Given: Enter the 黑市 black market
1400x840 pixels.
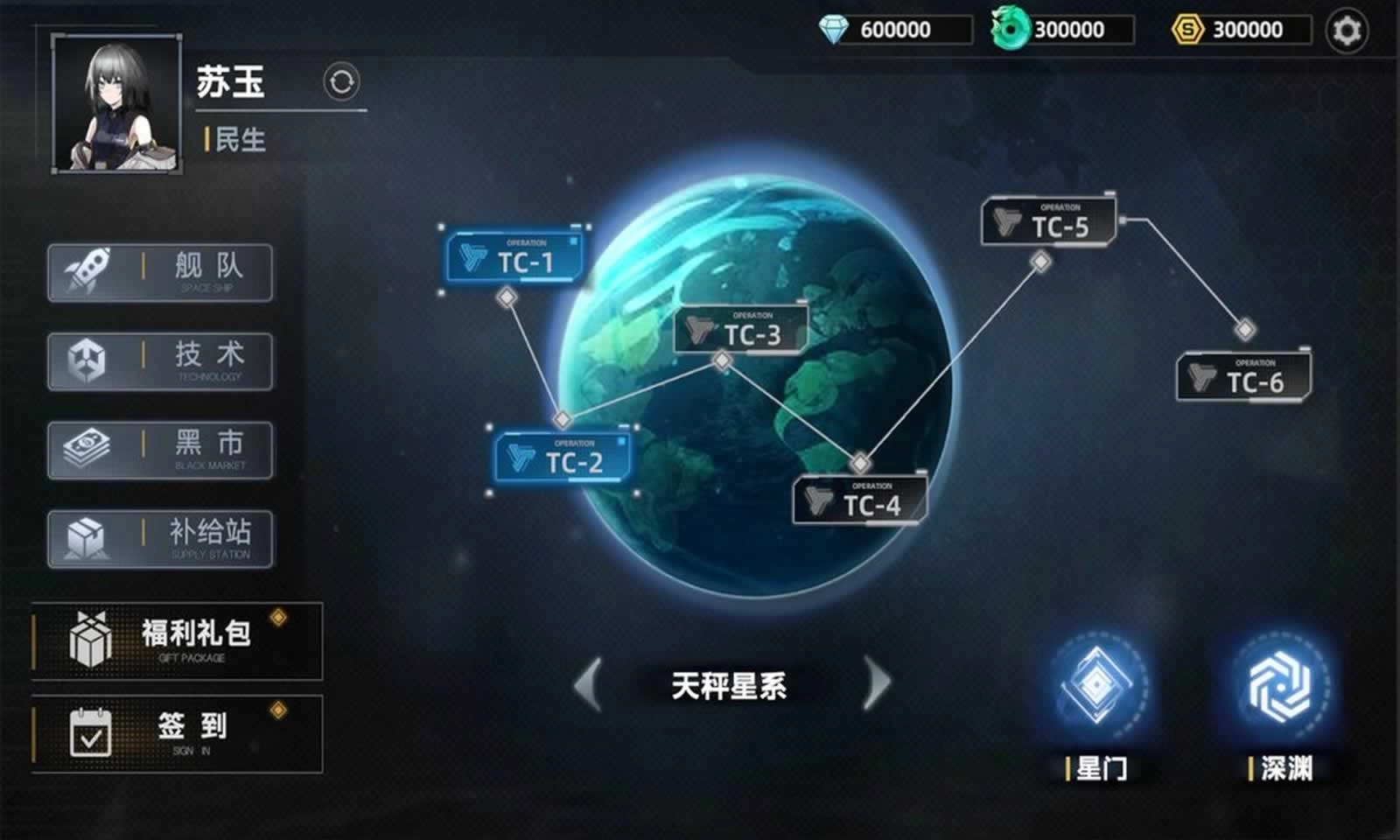Looking at the screenshot, I should coord(160,450).
